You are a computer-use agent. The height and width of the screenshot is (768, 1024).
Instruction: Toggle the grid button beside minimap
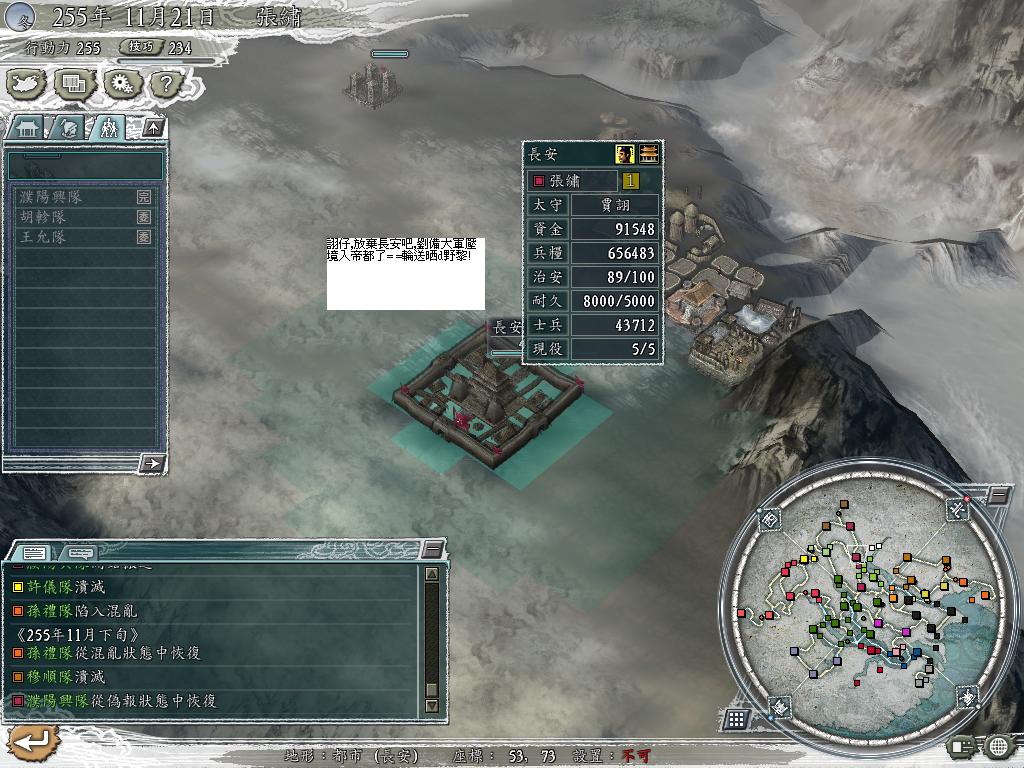coord(736,718)
